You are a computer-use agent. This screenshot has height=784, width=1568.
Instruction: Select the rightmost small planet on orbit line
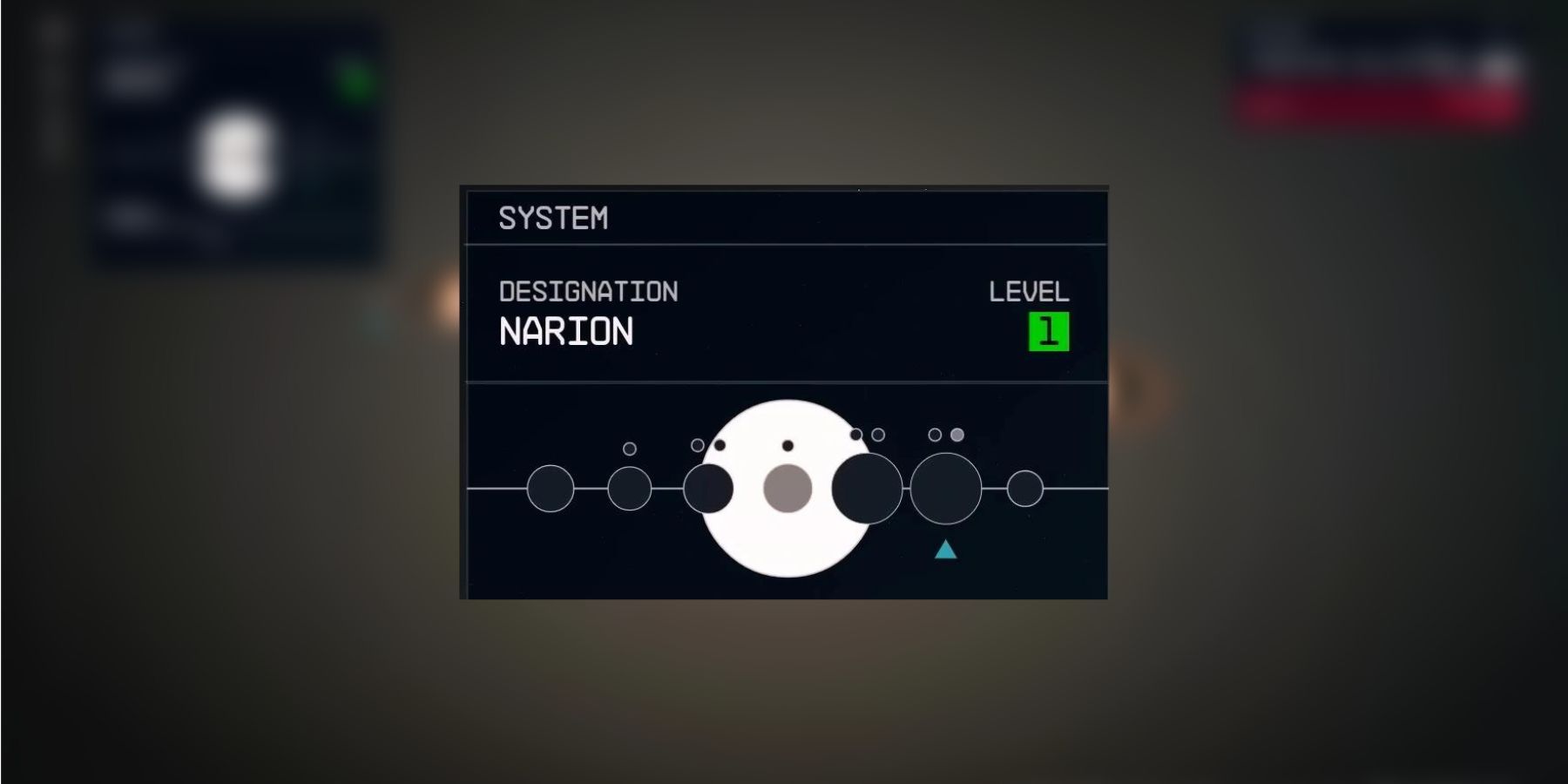pyautogui.click(x=1024, y=489)
